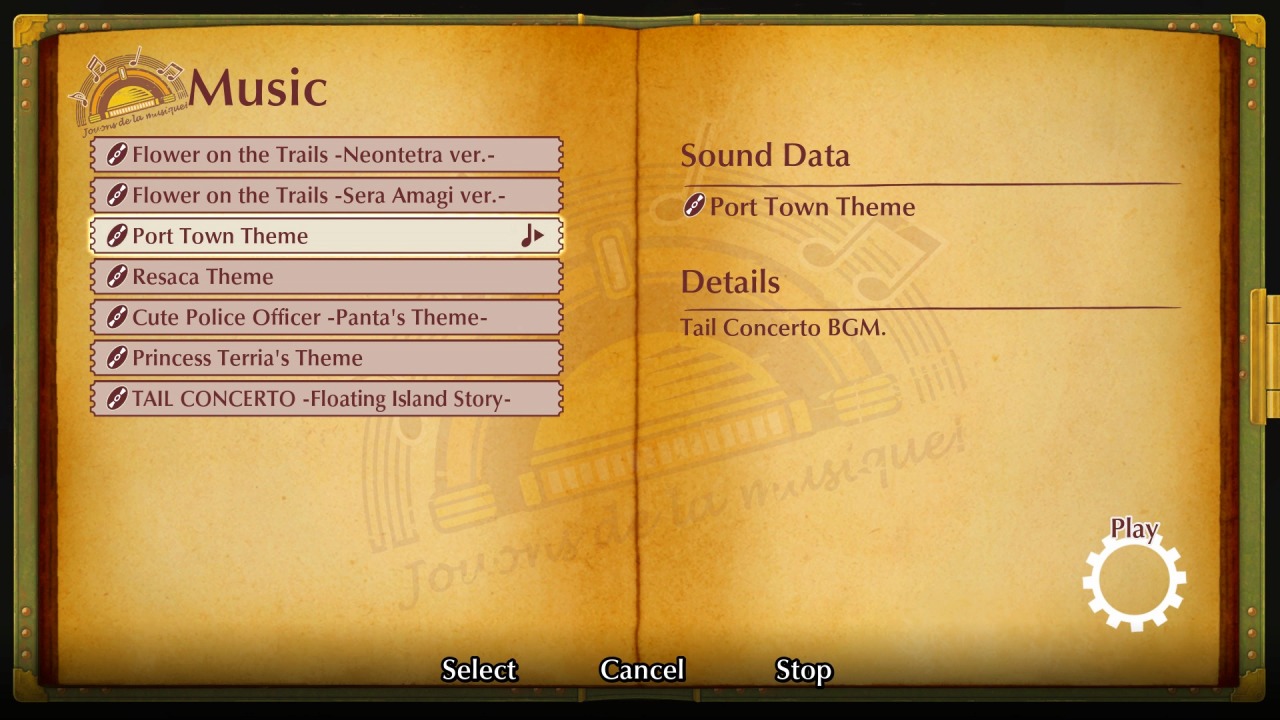
Task: Click the Sound Data section heading
Action: (765, 155)
